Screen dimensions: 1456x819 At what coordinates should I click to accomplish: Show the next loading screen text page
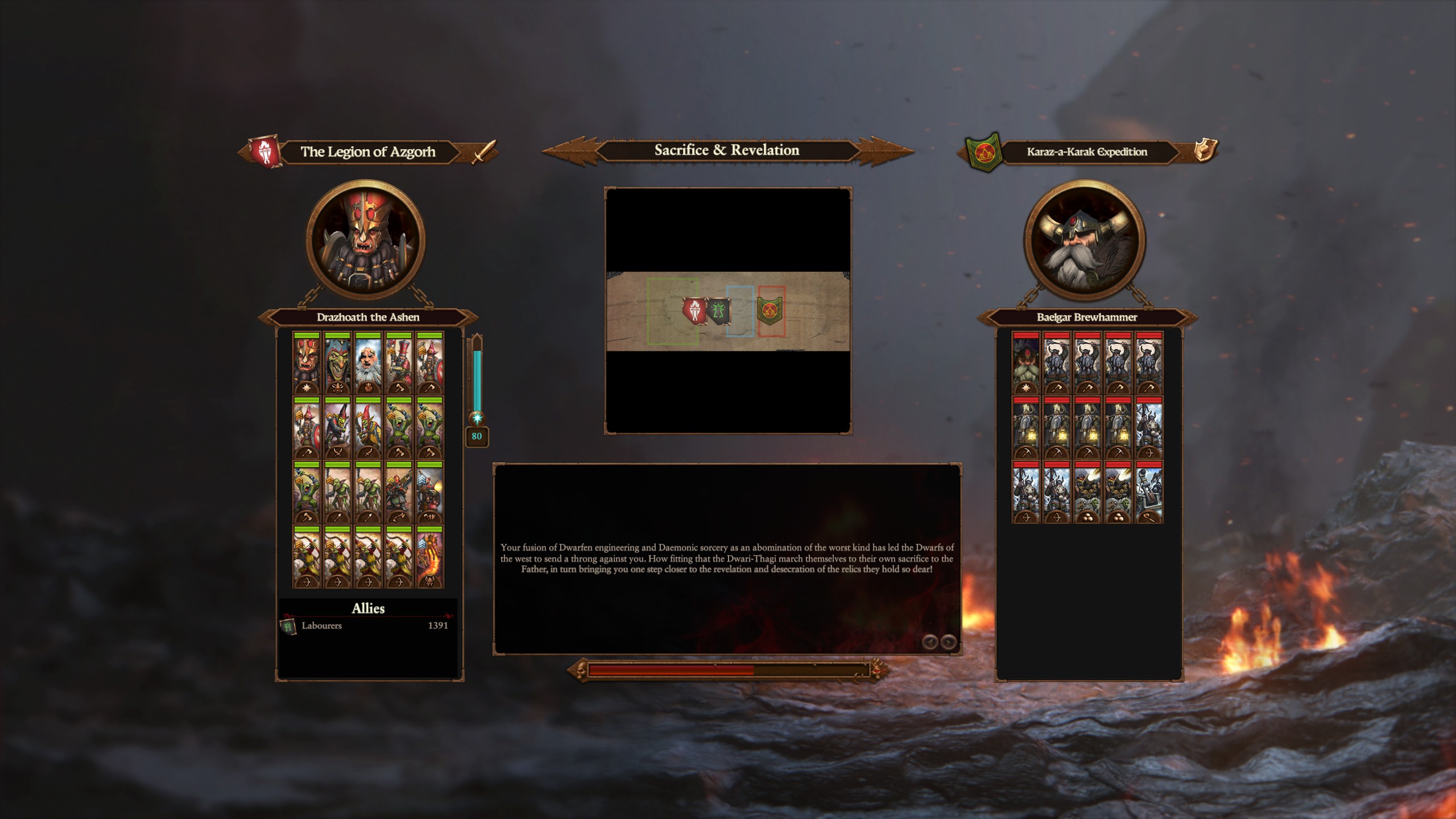point(948,642)
